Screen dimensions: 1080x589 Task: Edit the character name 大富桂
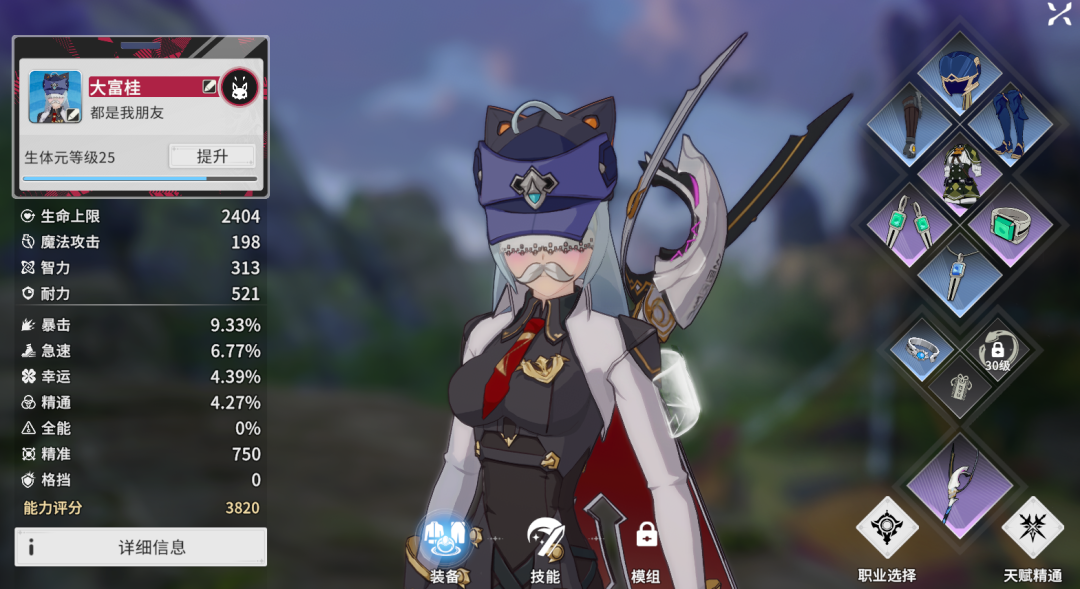point(208,87)
